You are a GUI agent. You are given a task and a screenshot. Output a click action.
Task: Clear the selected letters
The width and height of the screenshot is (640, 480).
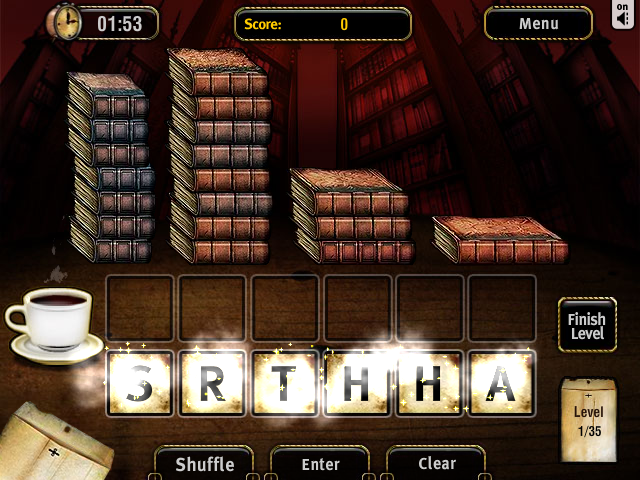click(x=436, y=464)
